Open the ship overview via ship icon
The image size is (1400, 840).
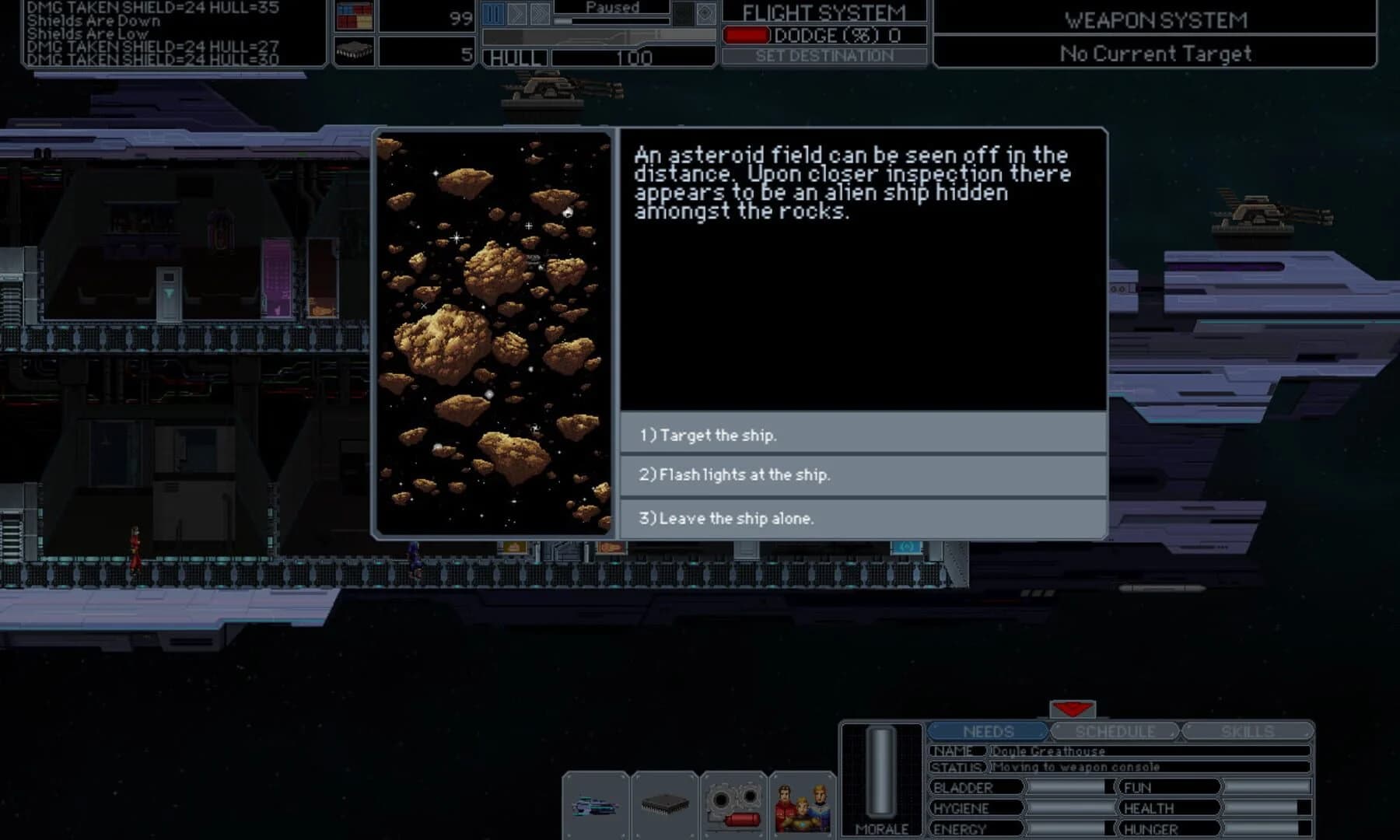pyautogui.click(x=597, y=805)
